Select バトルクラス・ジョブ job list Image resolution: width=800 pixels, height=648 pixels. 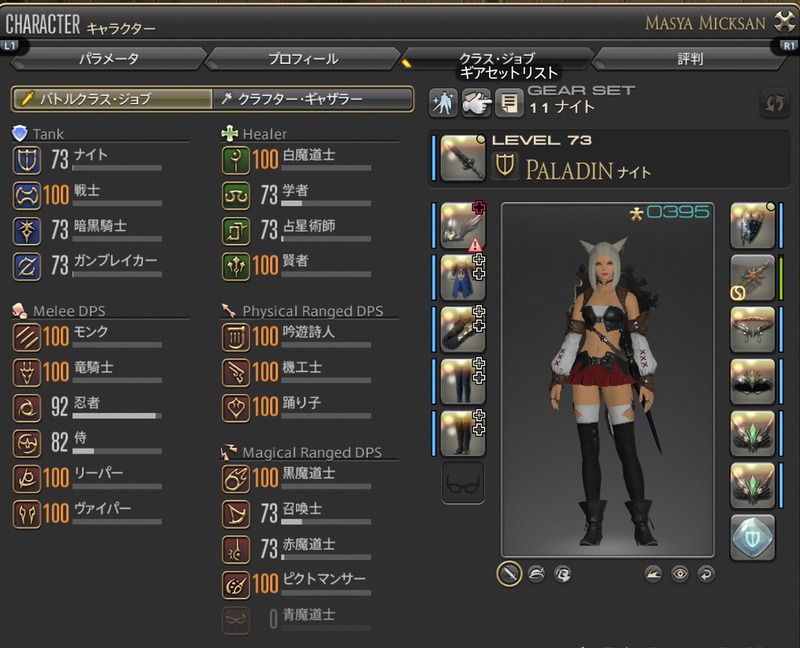coord(112,99)
